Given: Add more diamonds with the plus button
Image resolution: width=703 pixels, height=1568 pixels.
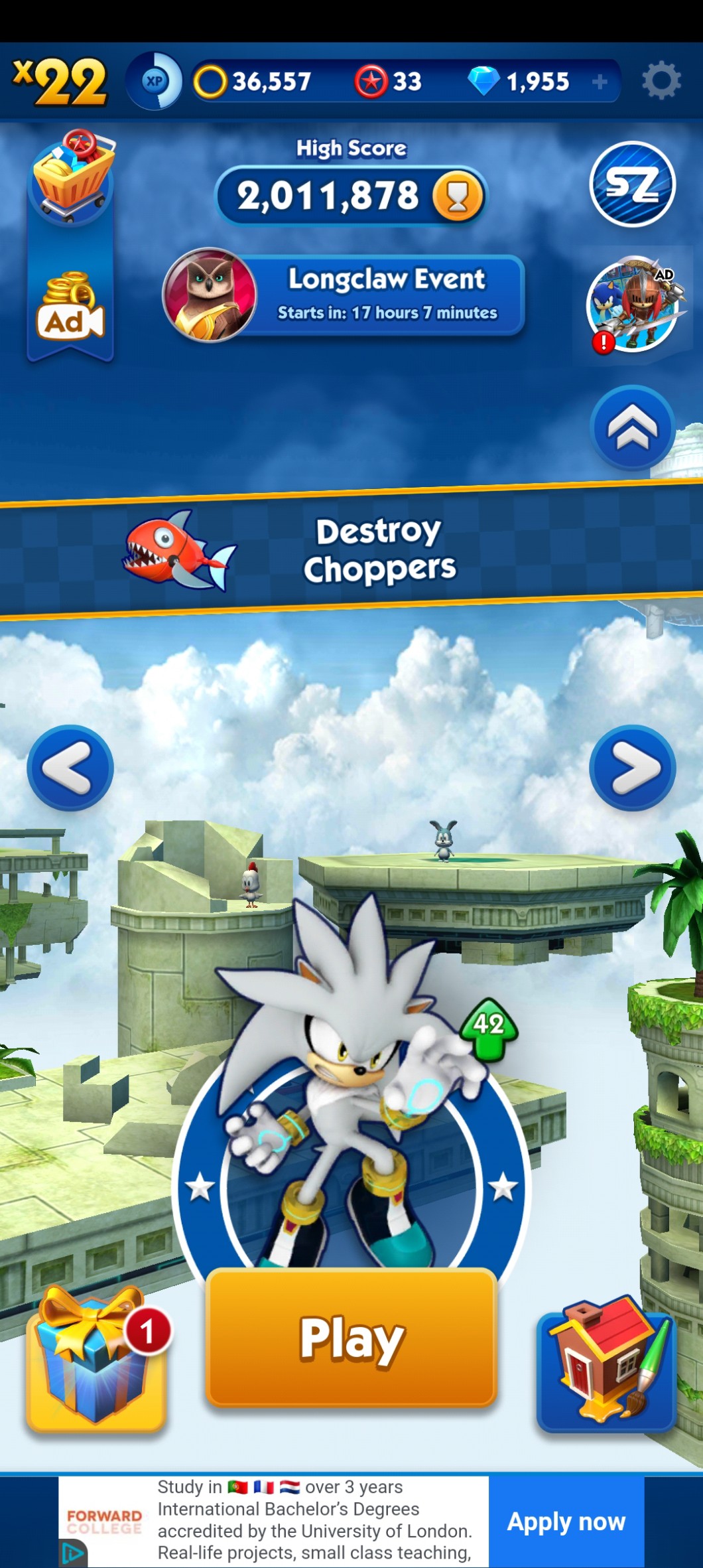Looking at the screenshot, I should click(600, 82).
